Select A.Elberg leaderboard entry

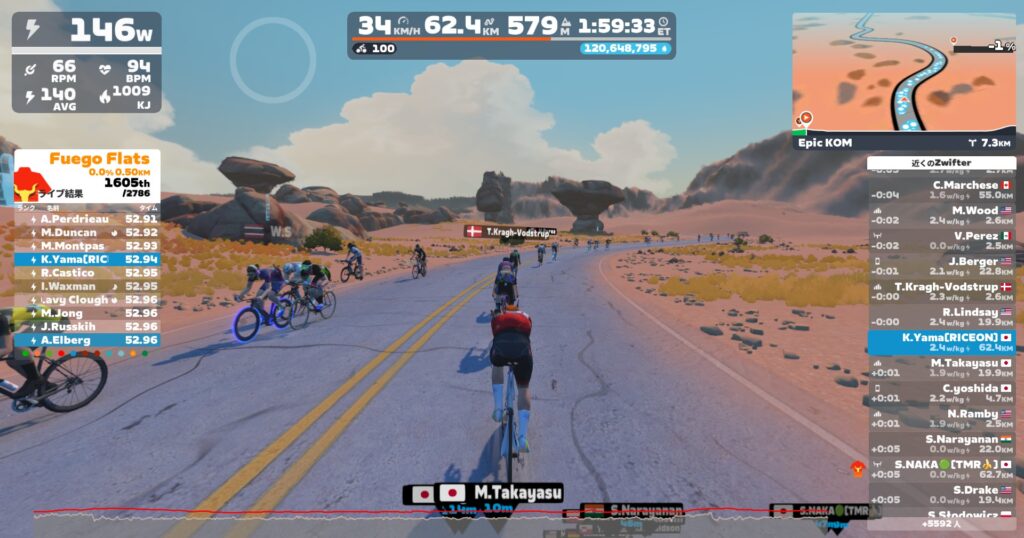tap(87, 340)
